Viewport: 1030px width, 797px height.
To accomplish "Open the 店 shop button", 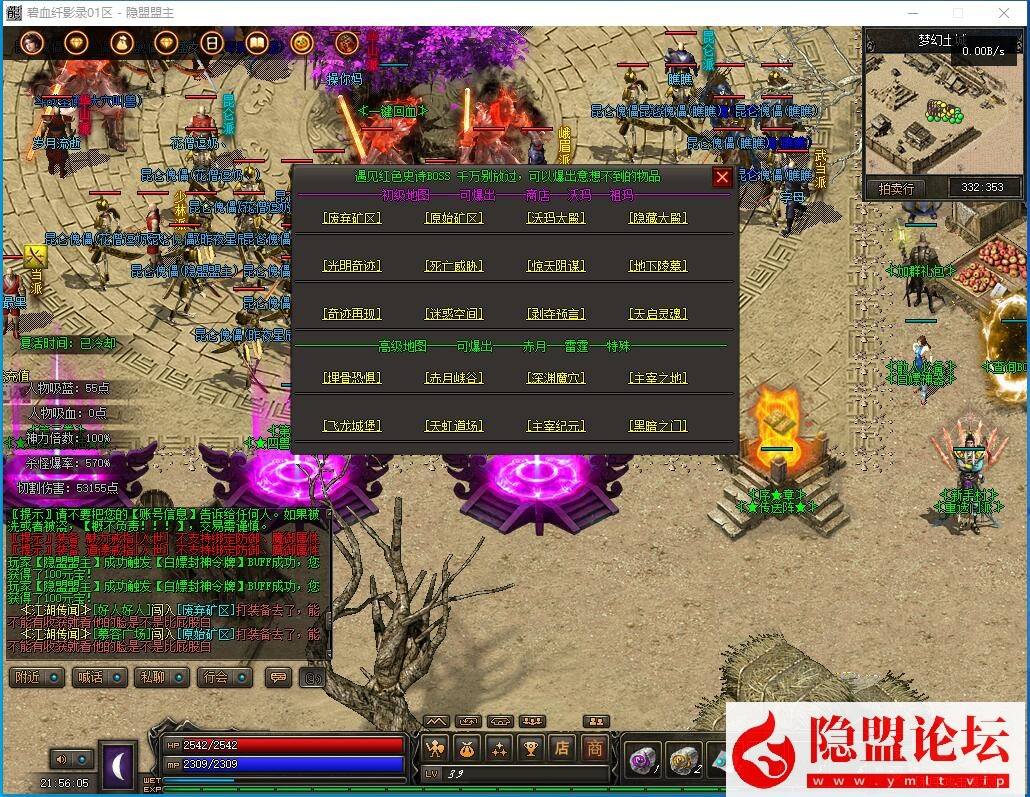I will 562,747.
